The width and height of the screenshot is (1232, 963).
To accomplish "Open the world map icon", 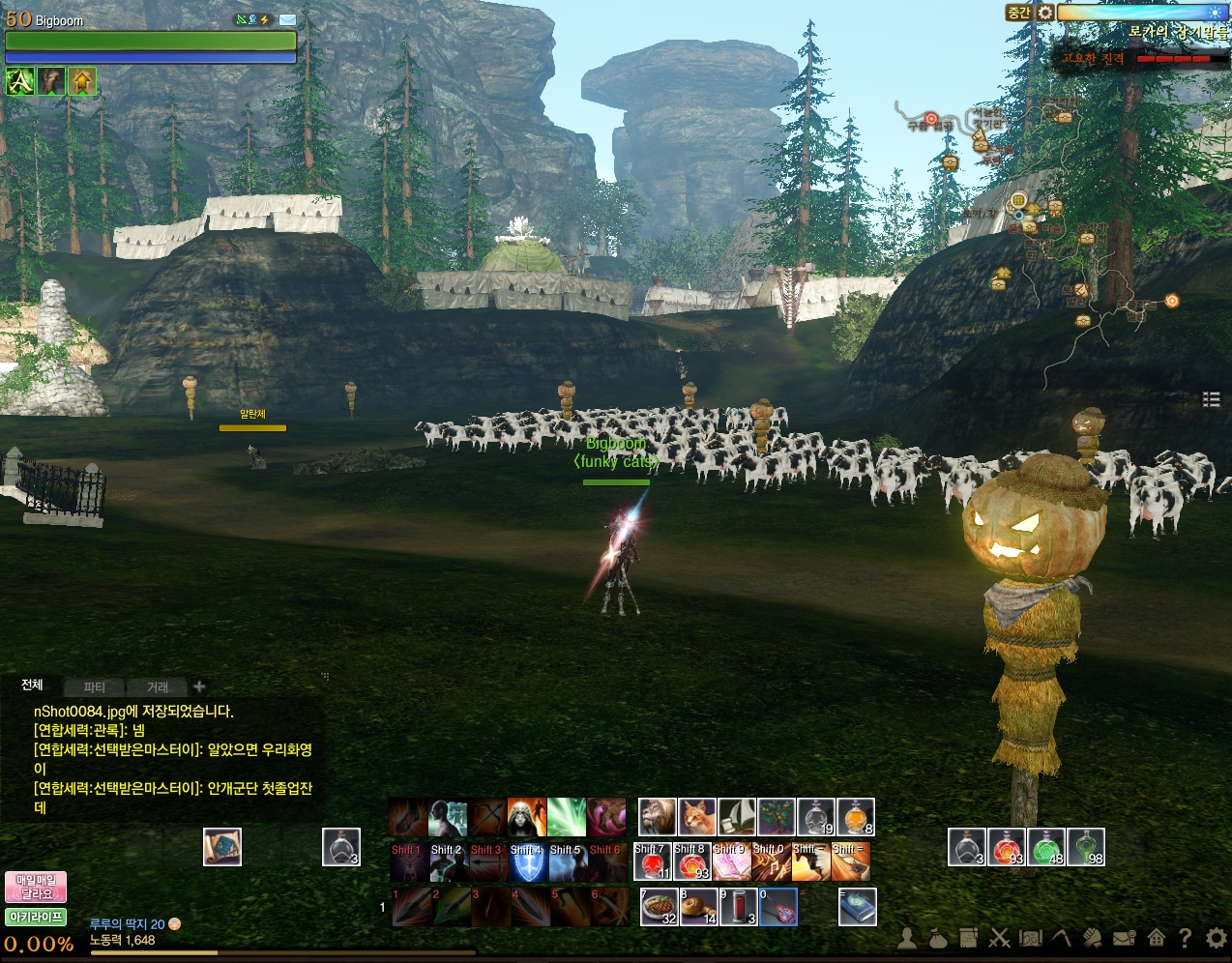I will pyautogui.click(x=1031, y=937).
